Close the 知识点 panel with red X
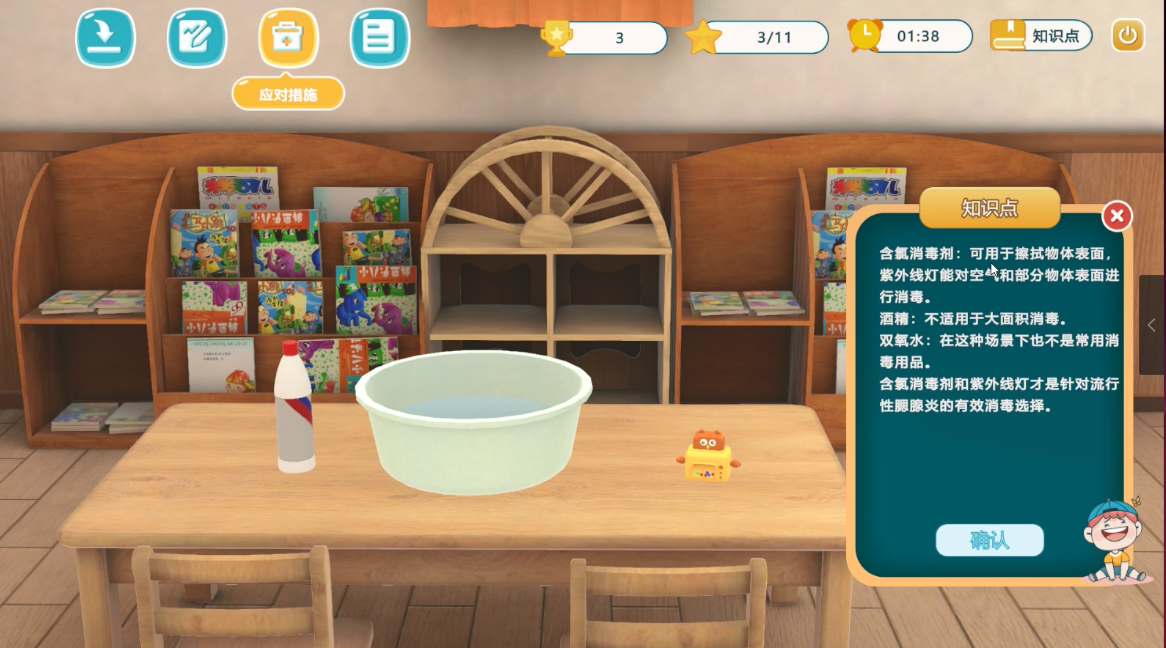The image size is (1166, 648). click(x=1117, y=216)
